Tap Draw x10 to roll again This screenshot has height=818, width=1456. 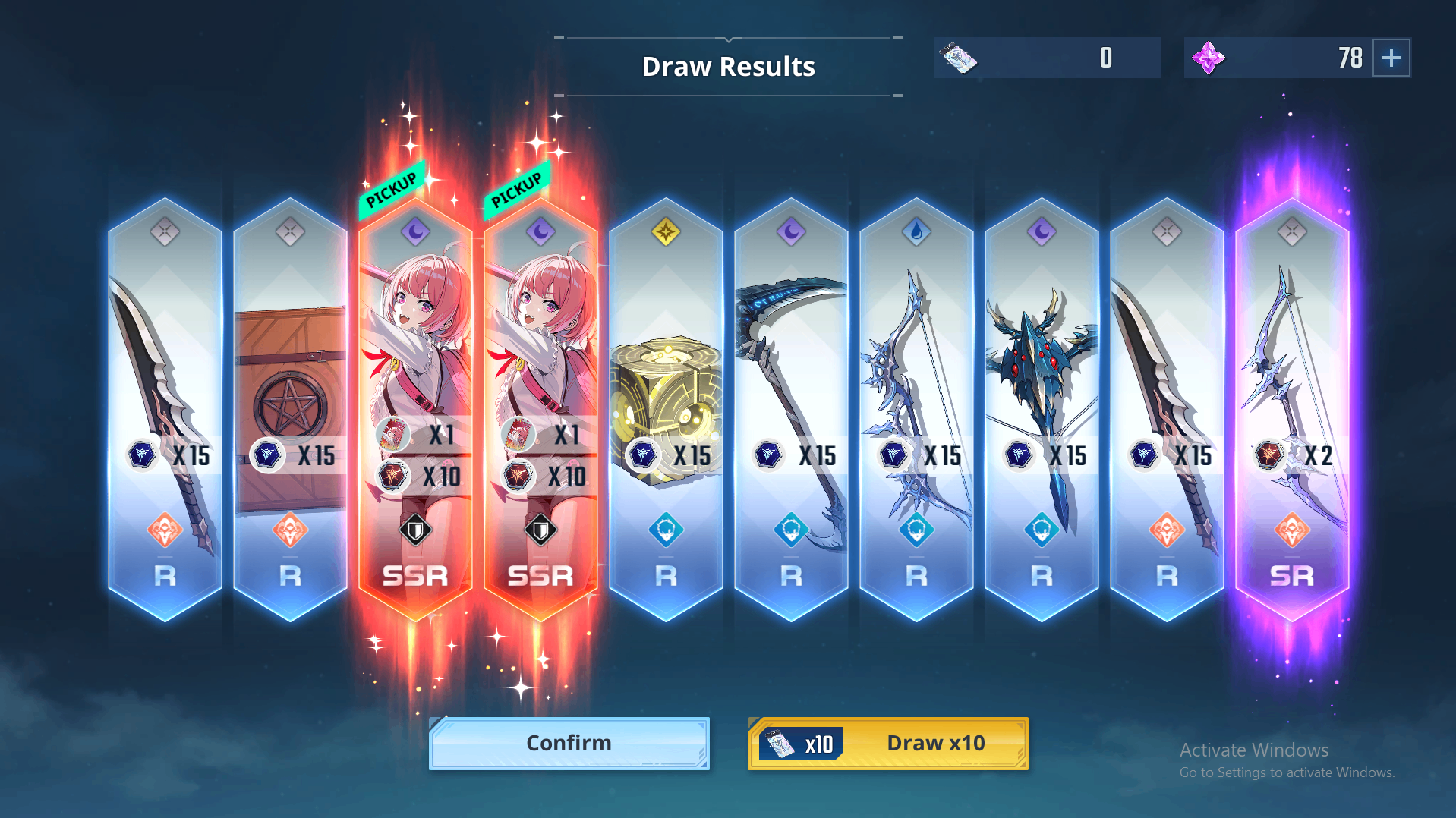click(x=887, y=743)
